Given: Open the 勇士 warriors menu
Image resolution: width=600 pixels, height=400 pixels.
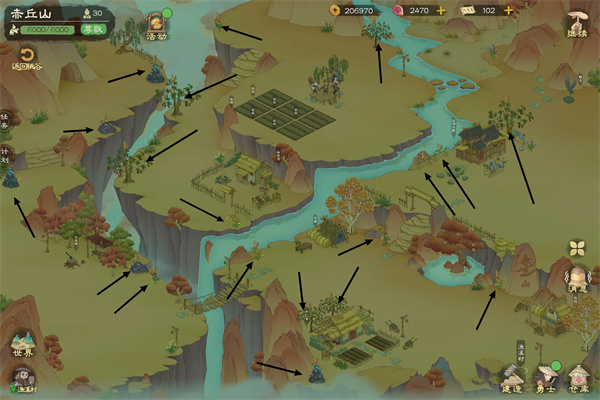Looking at the screenshot, I should click(x=546, y=378).
